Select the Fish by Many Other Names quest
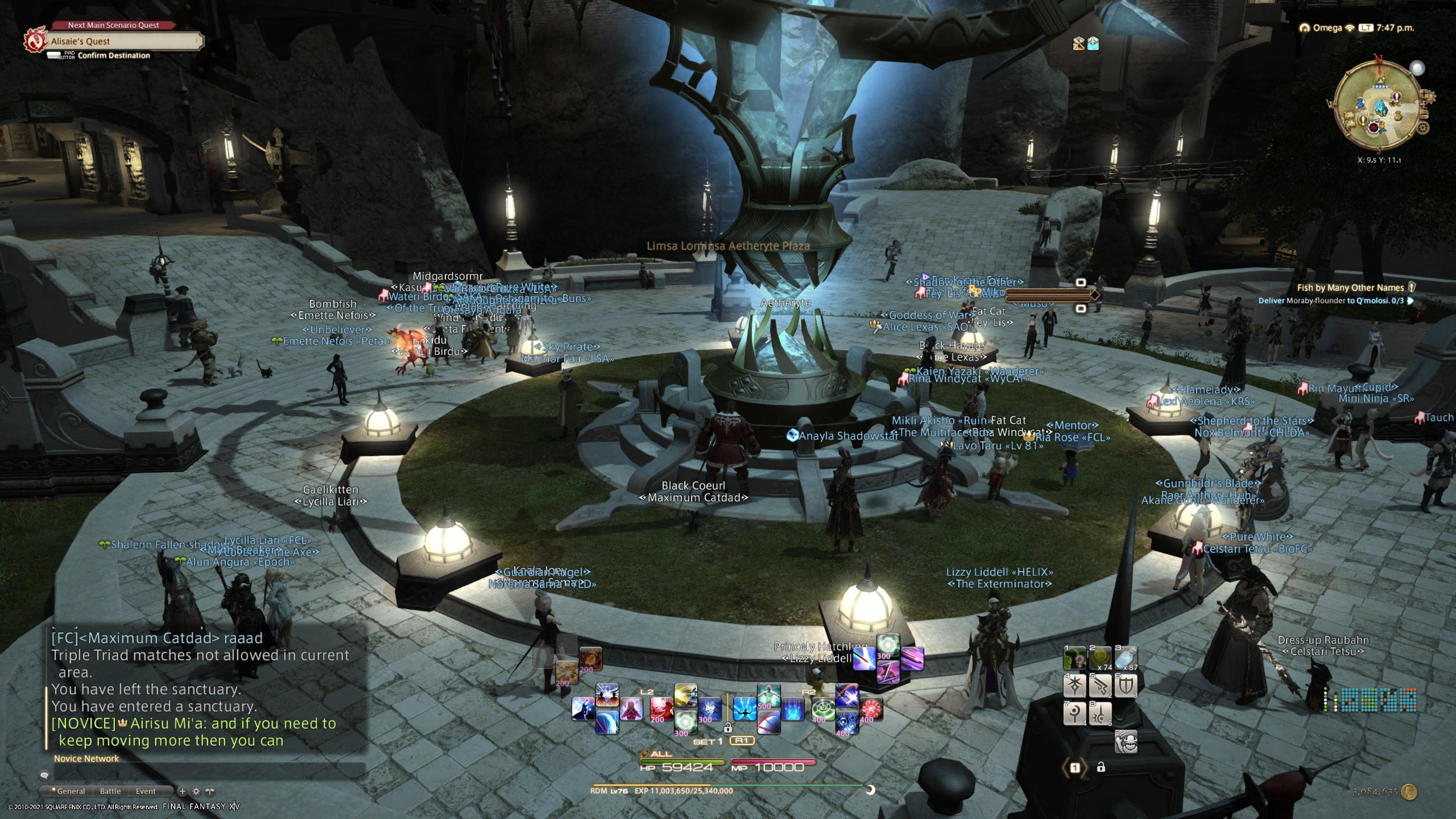The width and height of the screenshot is (1456, 819). coord(1350,288)
